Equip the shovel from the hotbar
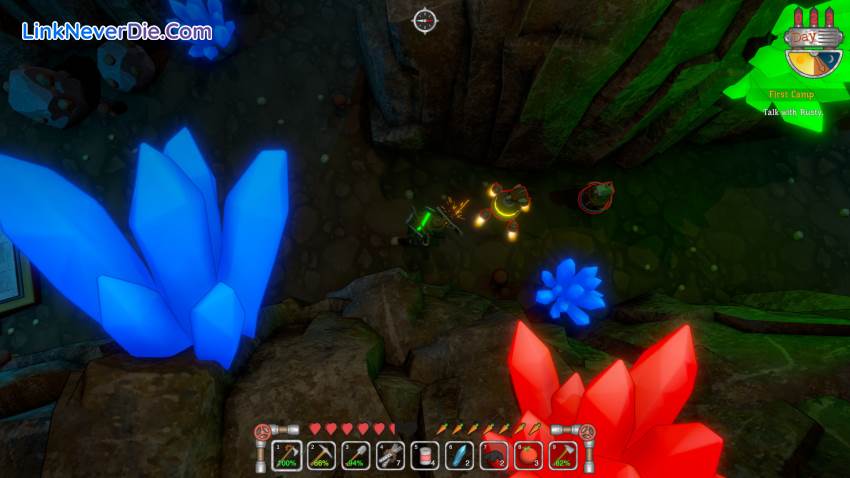Image resolution: width=850 pixels, height=478 pixels. [x=356, y=456]
